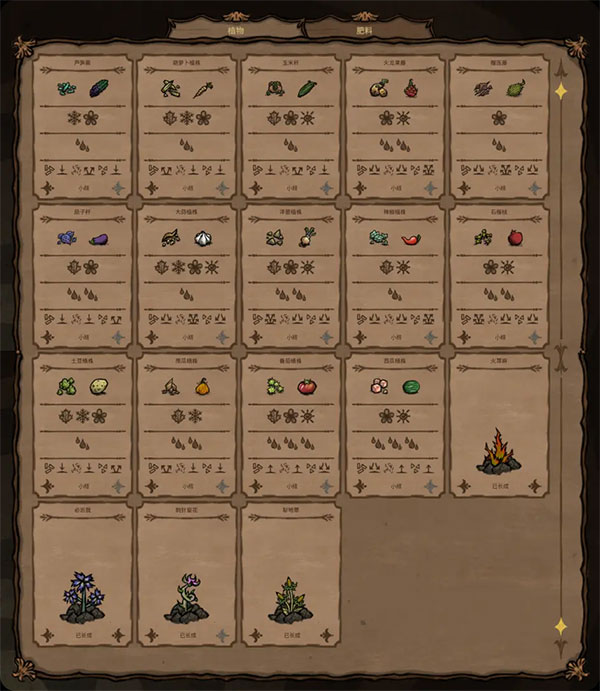The height and width of the screenshot is (691, 600).
Task: Switch to the 植物 (Plants) tab
Action: (x=234, y=29)
